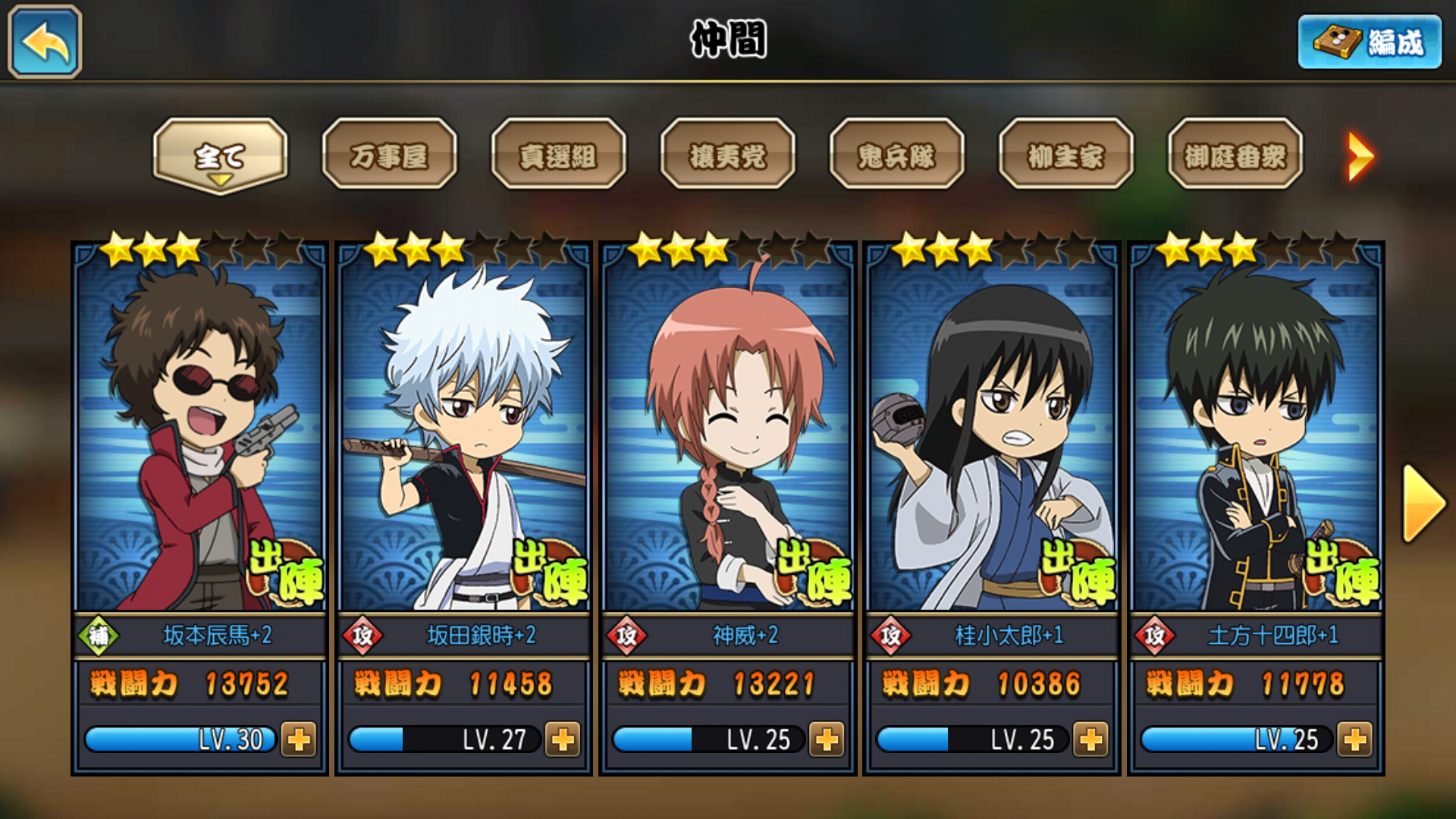Image resolution: width=1456 pixels, height=819 pixels.
Task: Level up 坂田銀時 with the plus button
Action: tap(563, 739)
